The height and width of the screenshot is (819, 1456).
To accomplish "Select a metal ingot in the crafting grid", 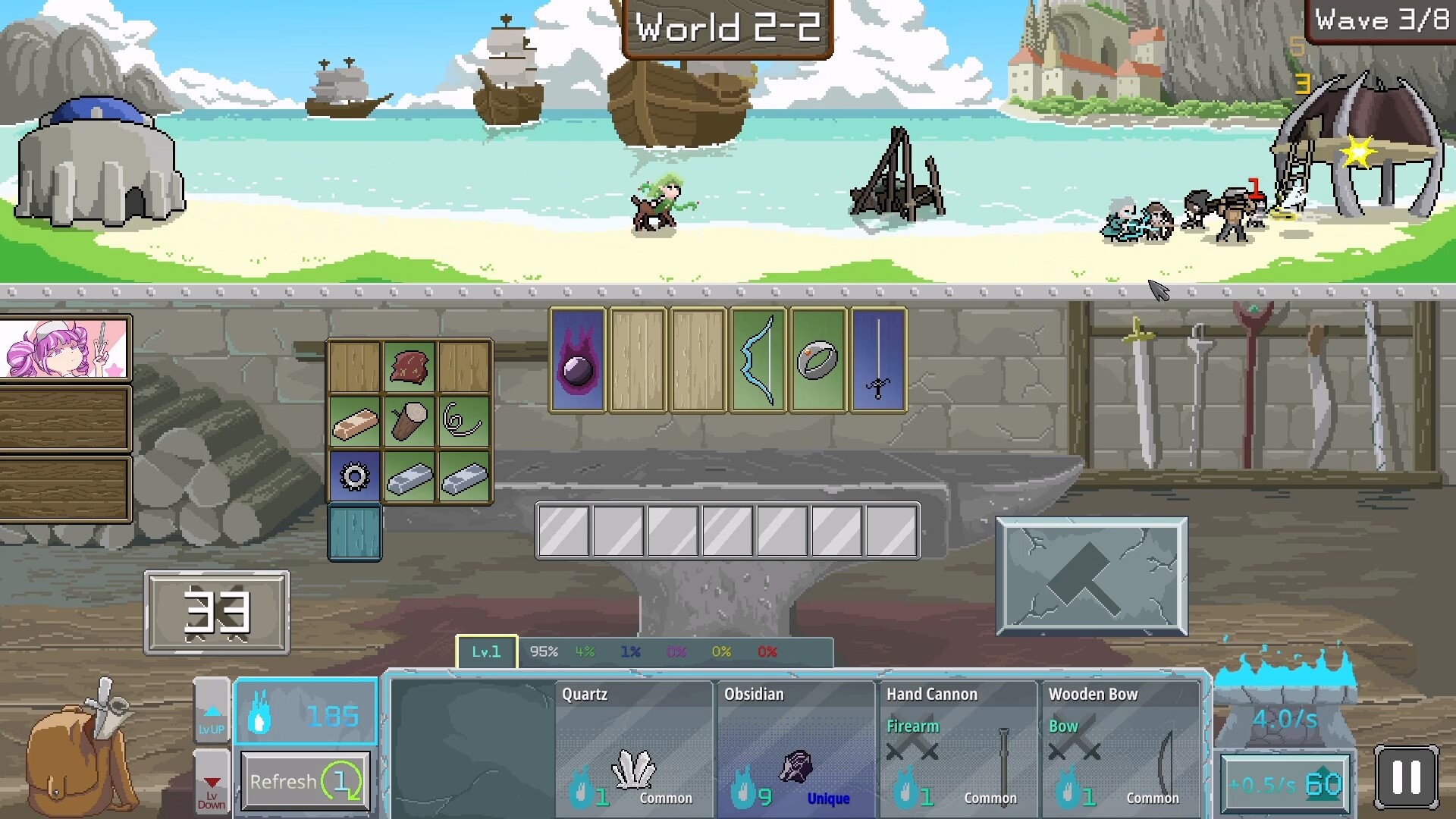I will click(409, 476).
